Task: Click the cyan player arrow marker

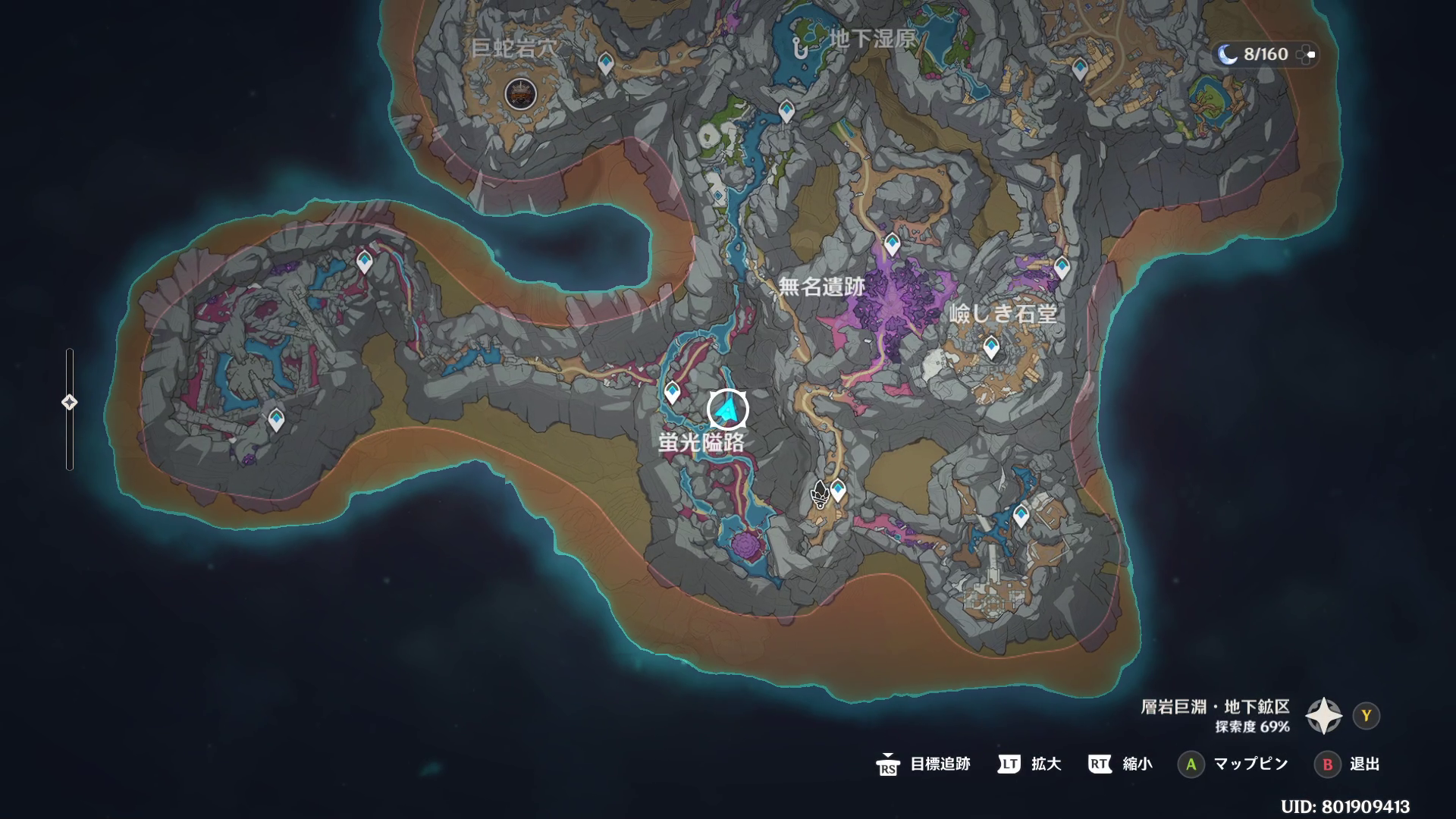Action: click(x=728, y=410)
